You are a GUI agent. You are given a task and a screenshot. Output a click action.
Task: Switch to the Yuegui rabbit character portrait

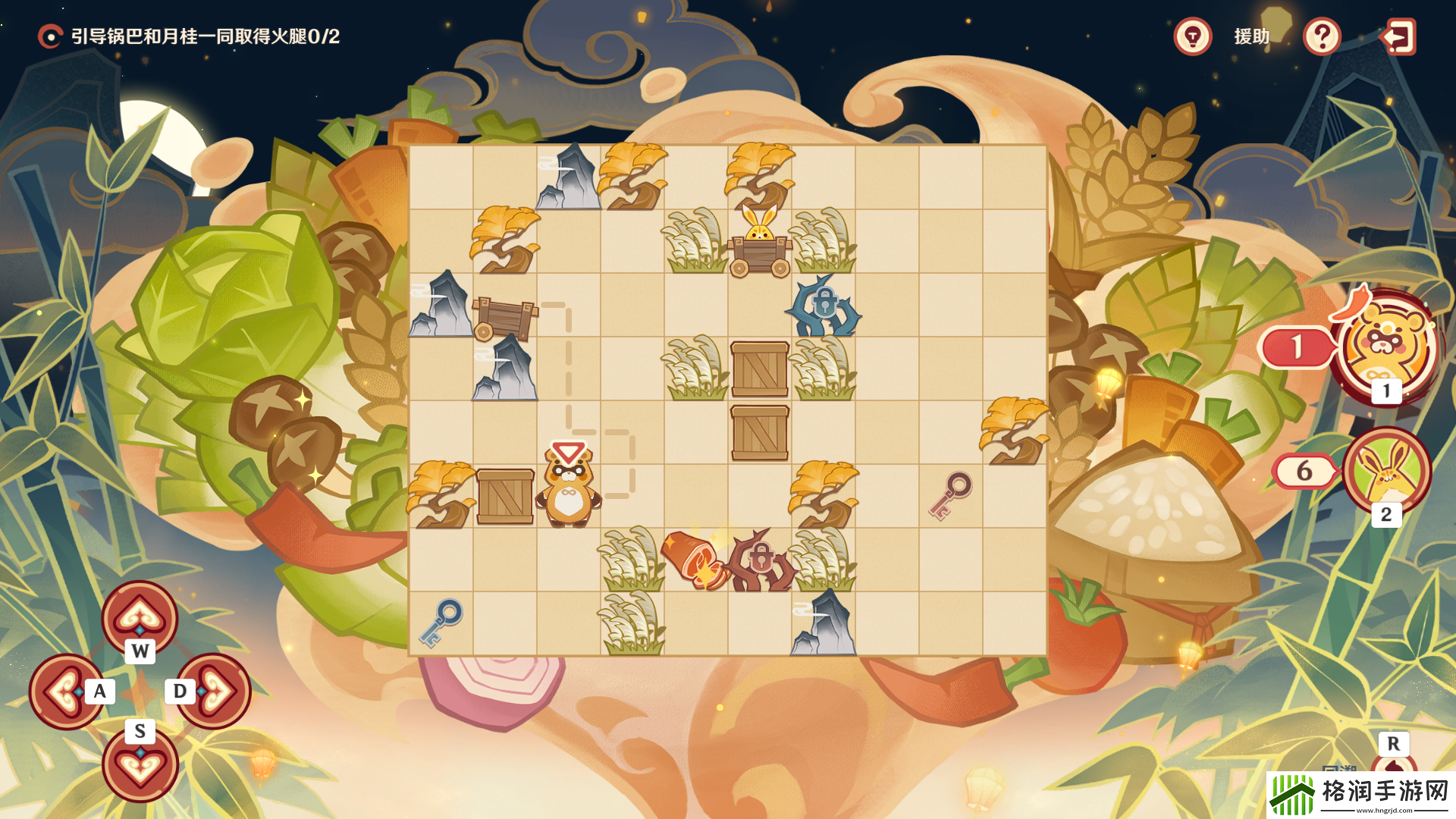pos(1386,470)
